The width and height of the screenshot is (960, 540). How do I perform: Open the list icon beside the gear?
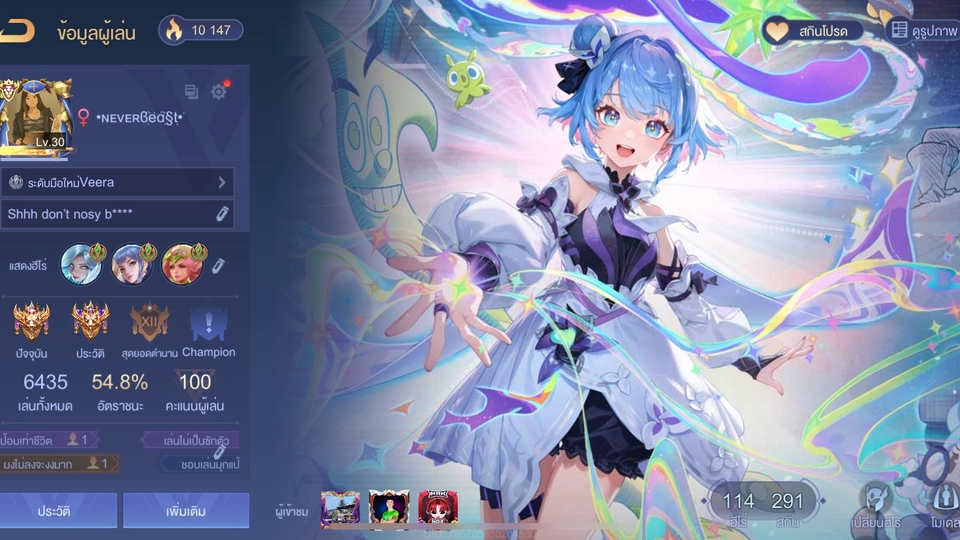(192, 92)
